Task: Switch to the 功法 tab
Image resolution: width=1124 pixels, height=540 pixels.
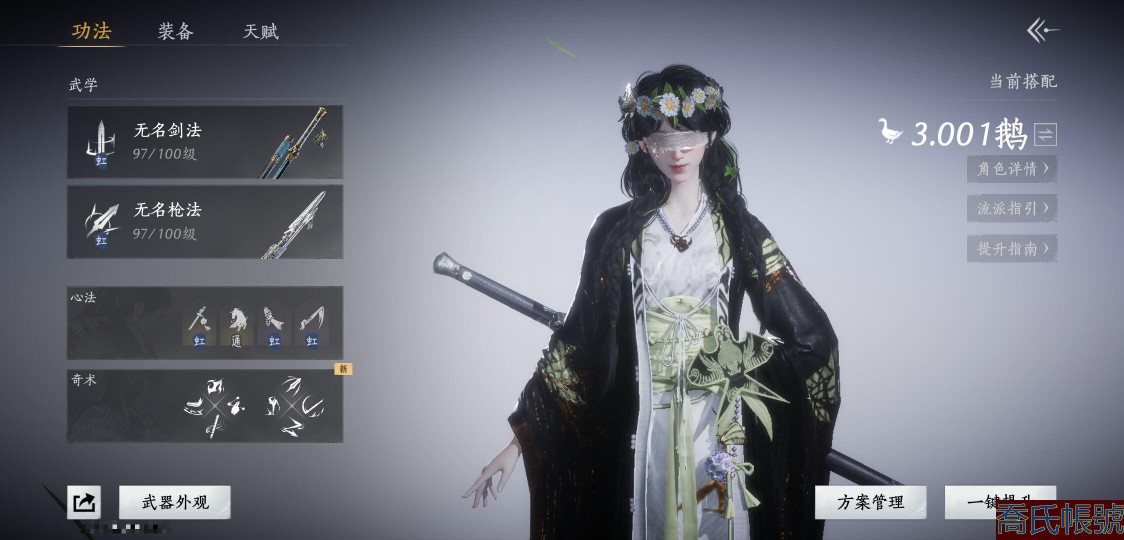Action: 91,31
